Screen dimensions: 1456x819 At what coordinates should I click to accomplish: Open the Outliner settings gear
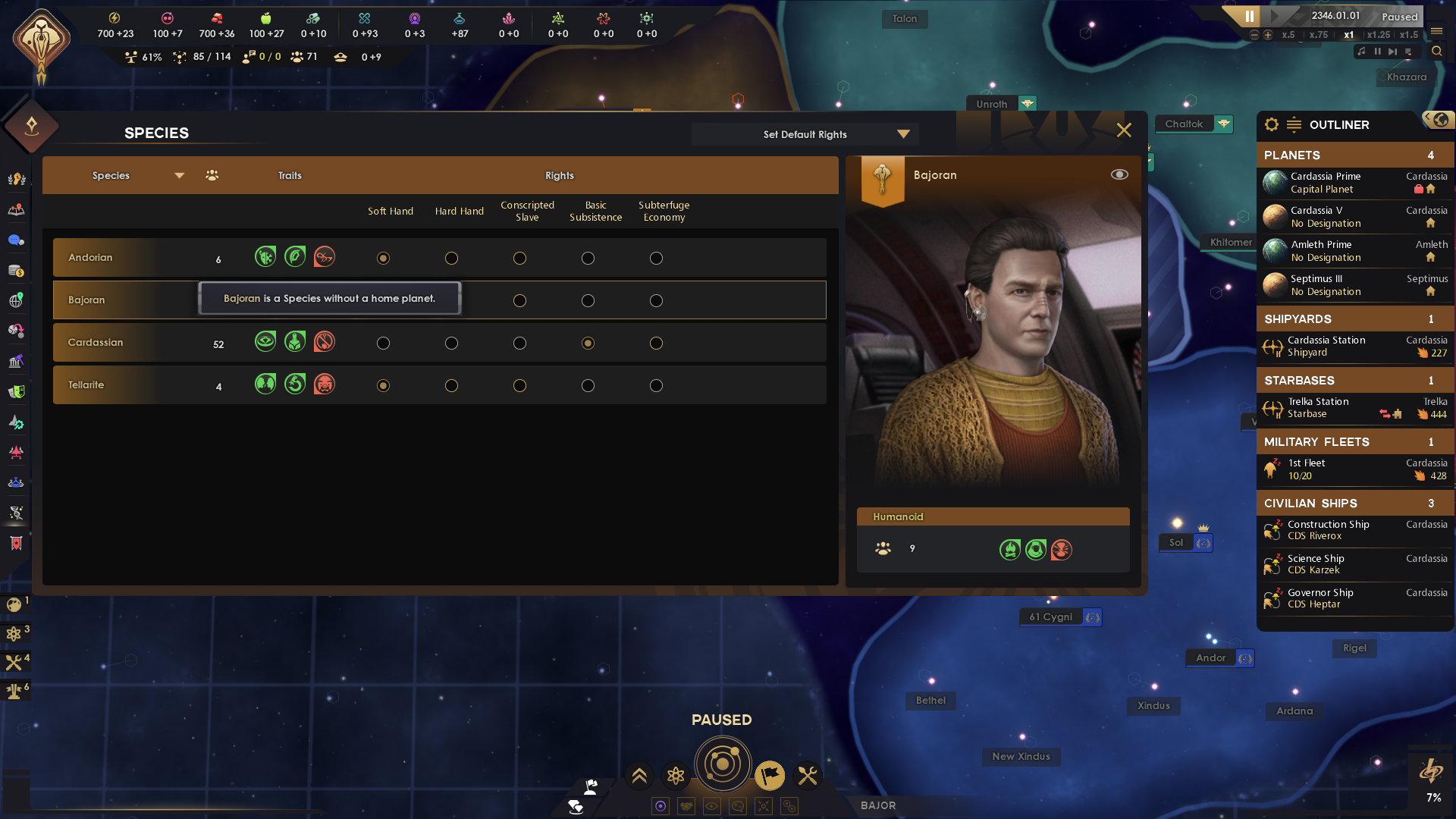point(1272,125)
